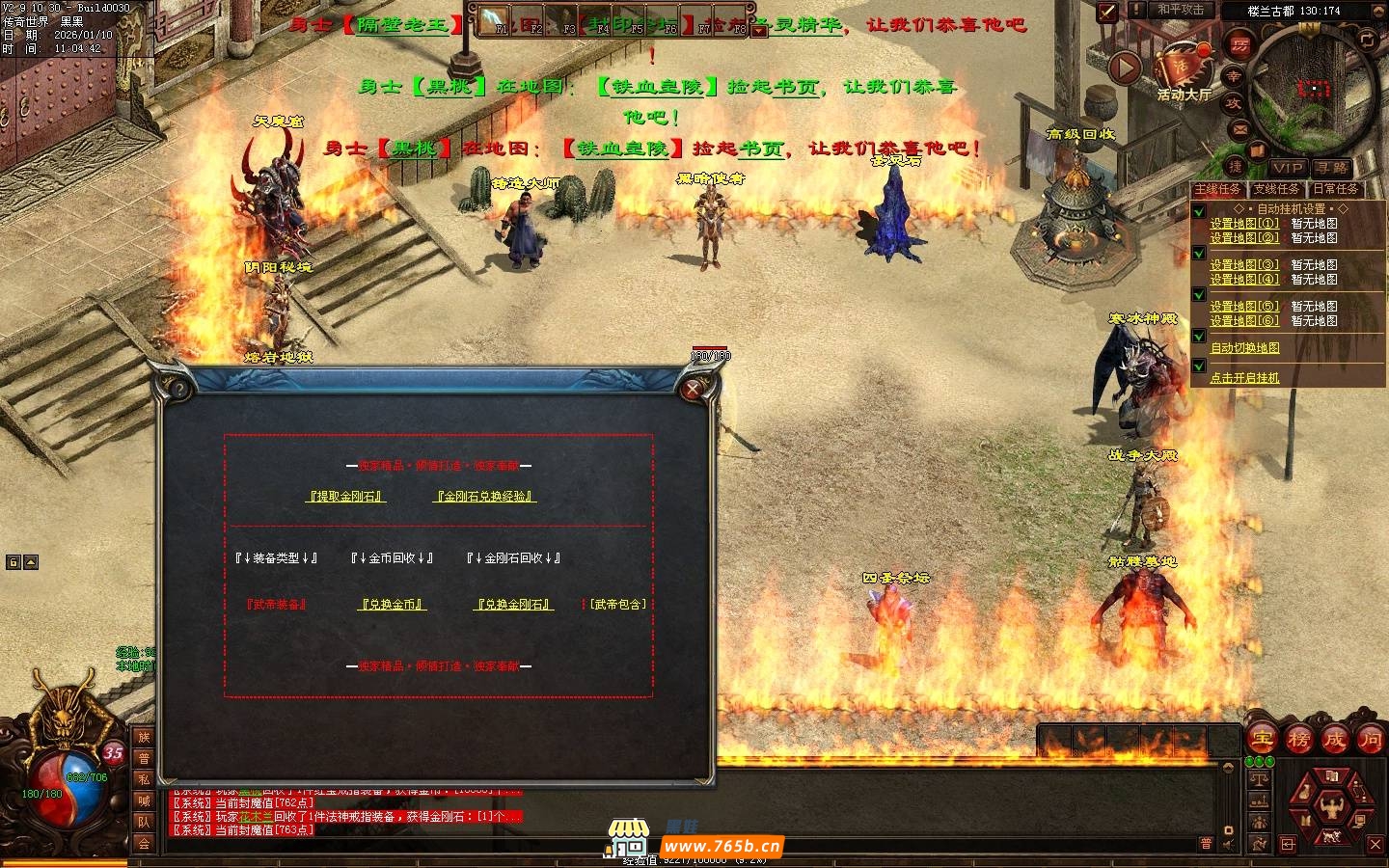This screenshot has width=1389, height=868.
Task: Click the mail envelope icon by minimap
Action: click(1240, 128)
